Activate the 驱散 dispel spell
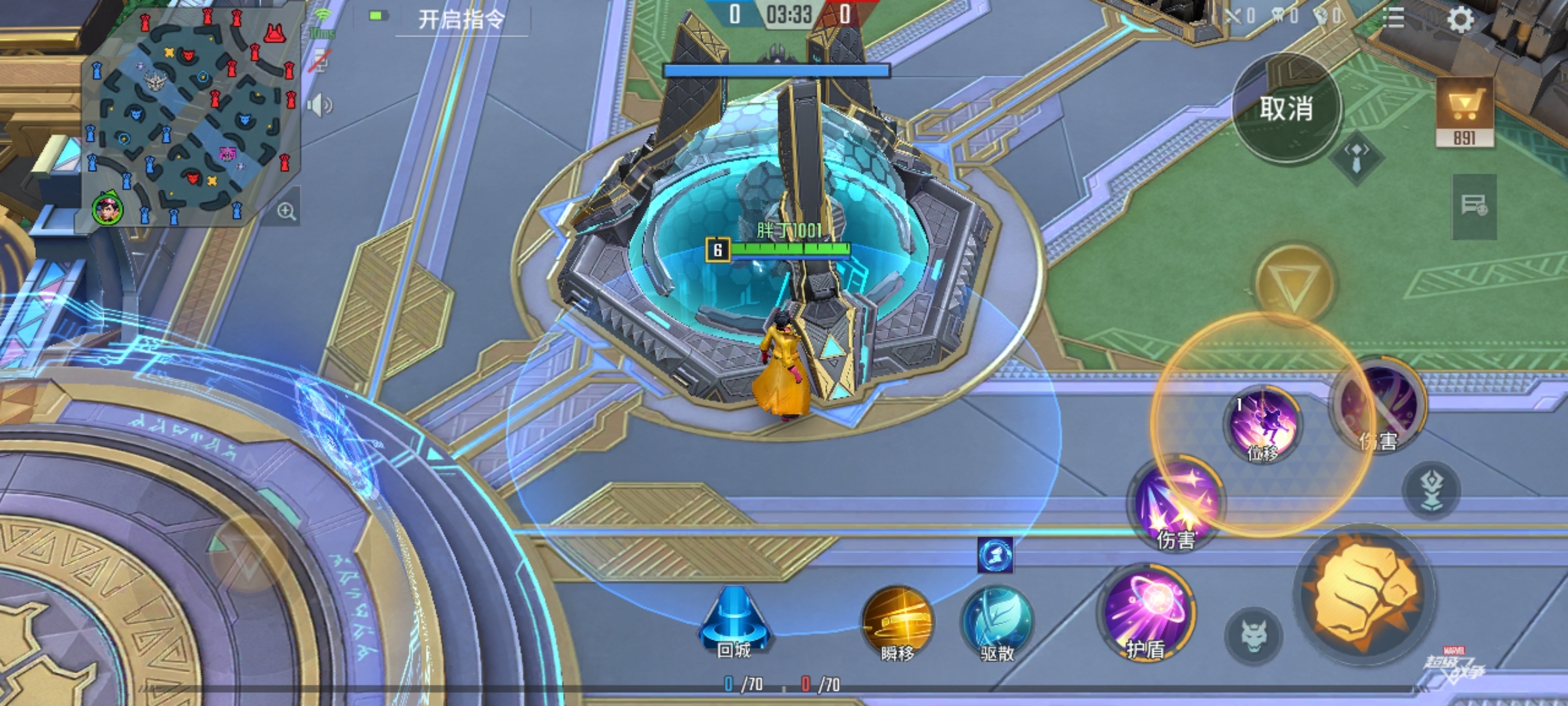1568x706 pixels. [x=996, y=624]
